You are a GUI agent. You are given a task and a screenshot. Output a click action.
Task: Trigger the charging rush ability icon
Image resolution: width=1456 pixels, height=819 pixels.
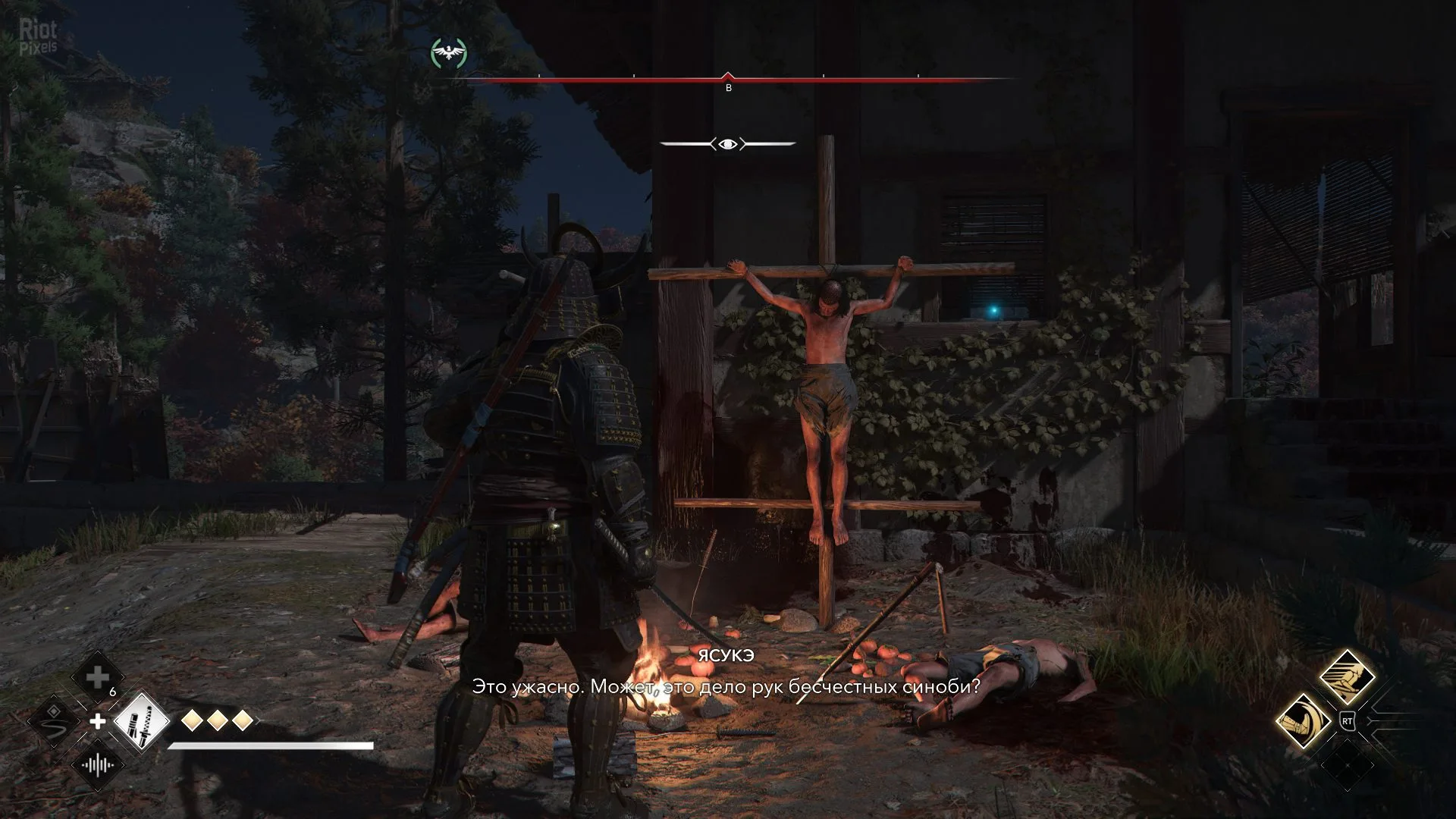tap(1348, 678)
